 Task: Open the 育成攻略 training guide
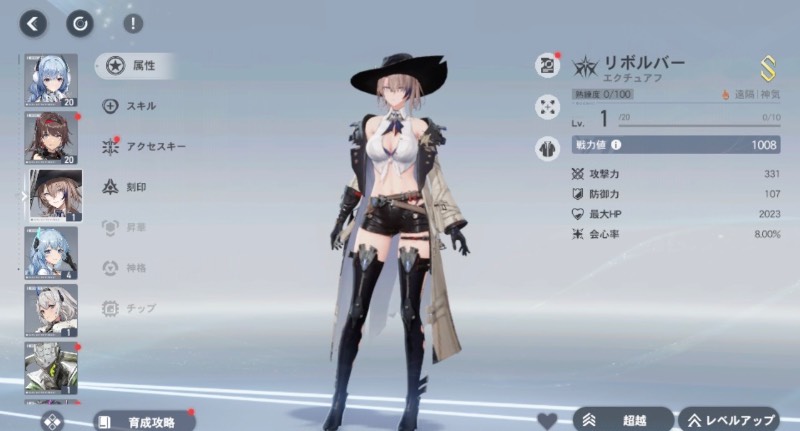pyautogui.click(x=144, y=422)
